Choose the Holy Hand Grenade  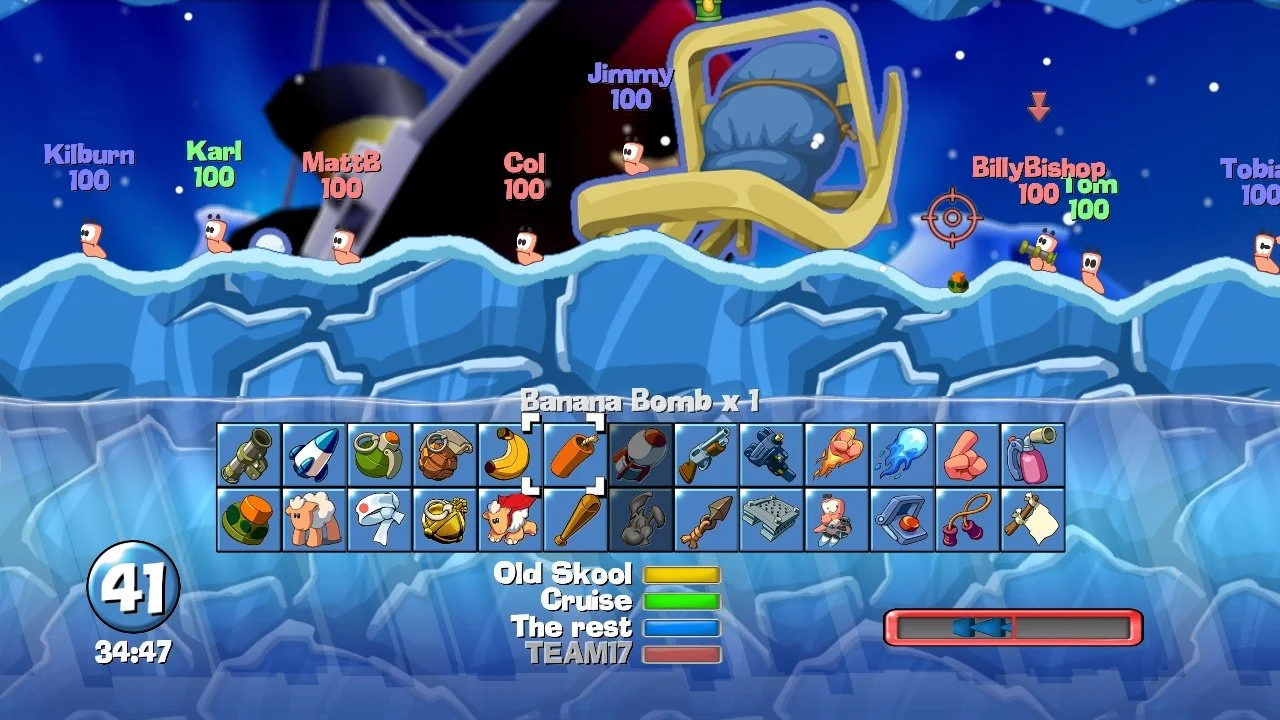tap(445, 520)
